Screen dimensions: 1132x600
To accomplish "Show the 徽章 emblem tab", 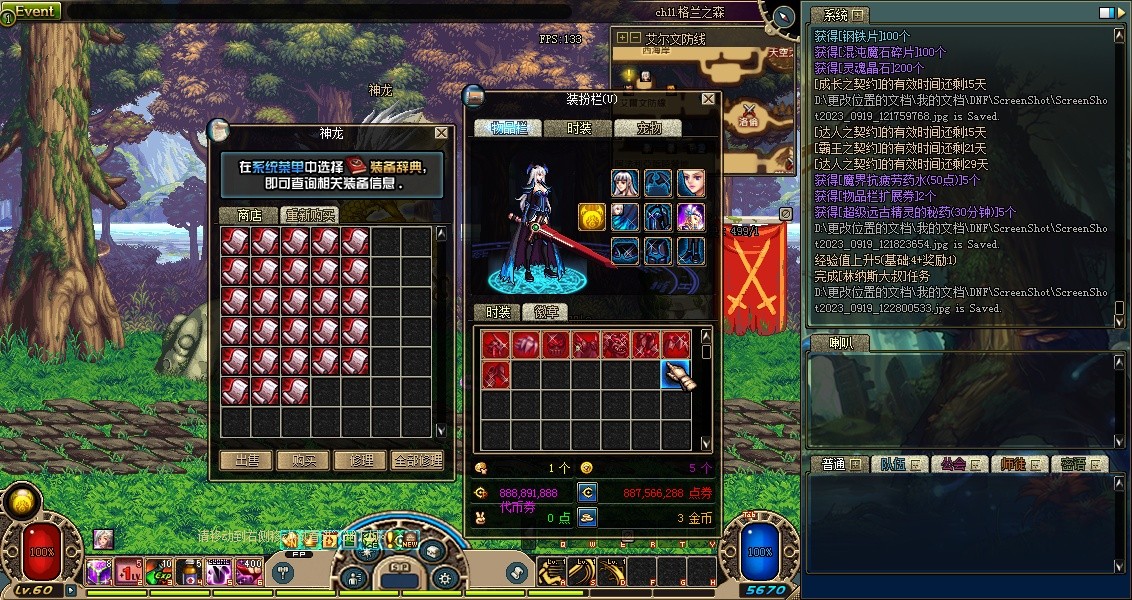I will pyautogui.click(x=546, y=312).
